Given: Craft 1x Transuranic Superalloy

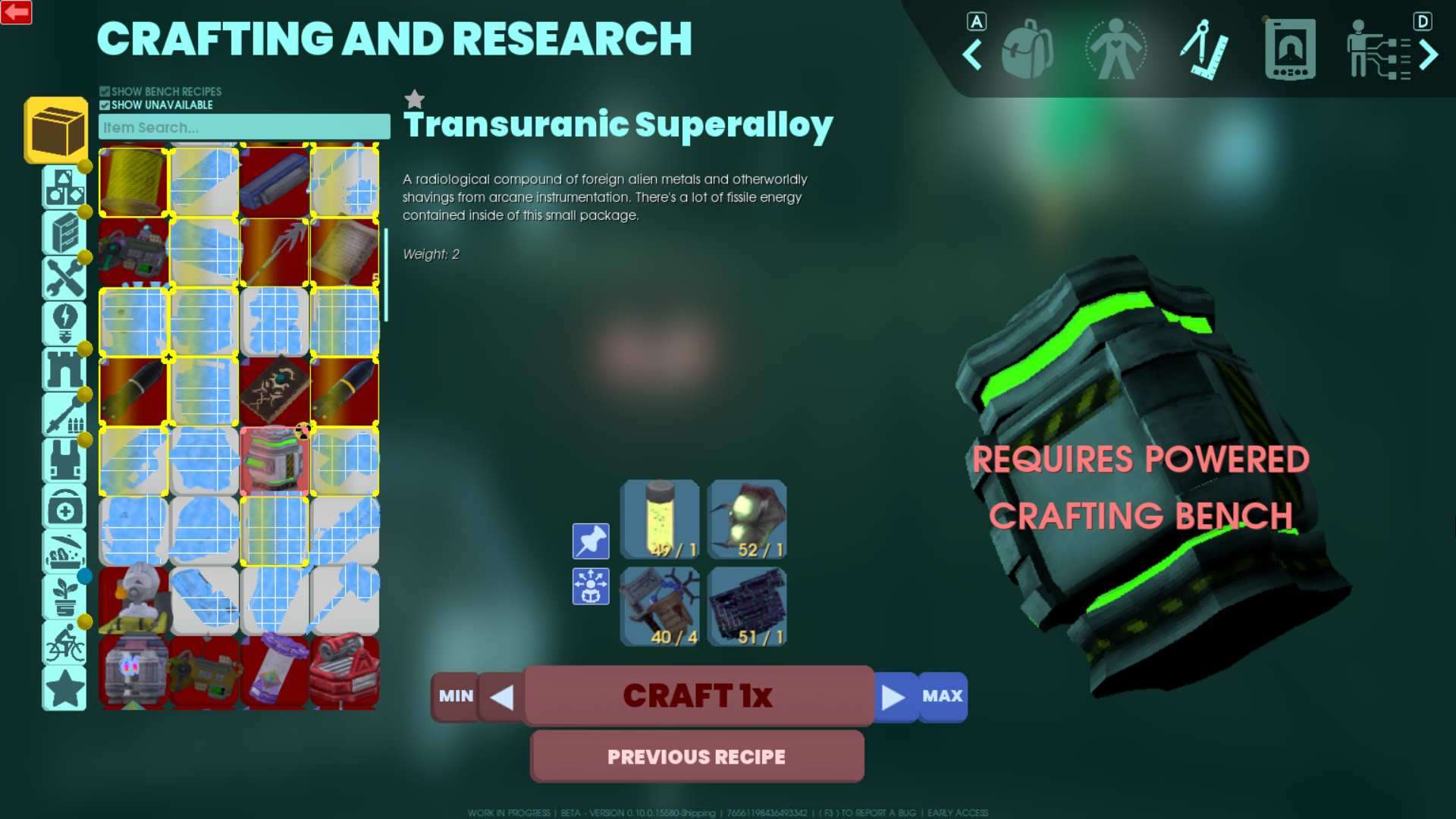Looking at the screenshot, I should pos(698,695).
